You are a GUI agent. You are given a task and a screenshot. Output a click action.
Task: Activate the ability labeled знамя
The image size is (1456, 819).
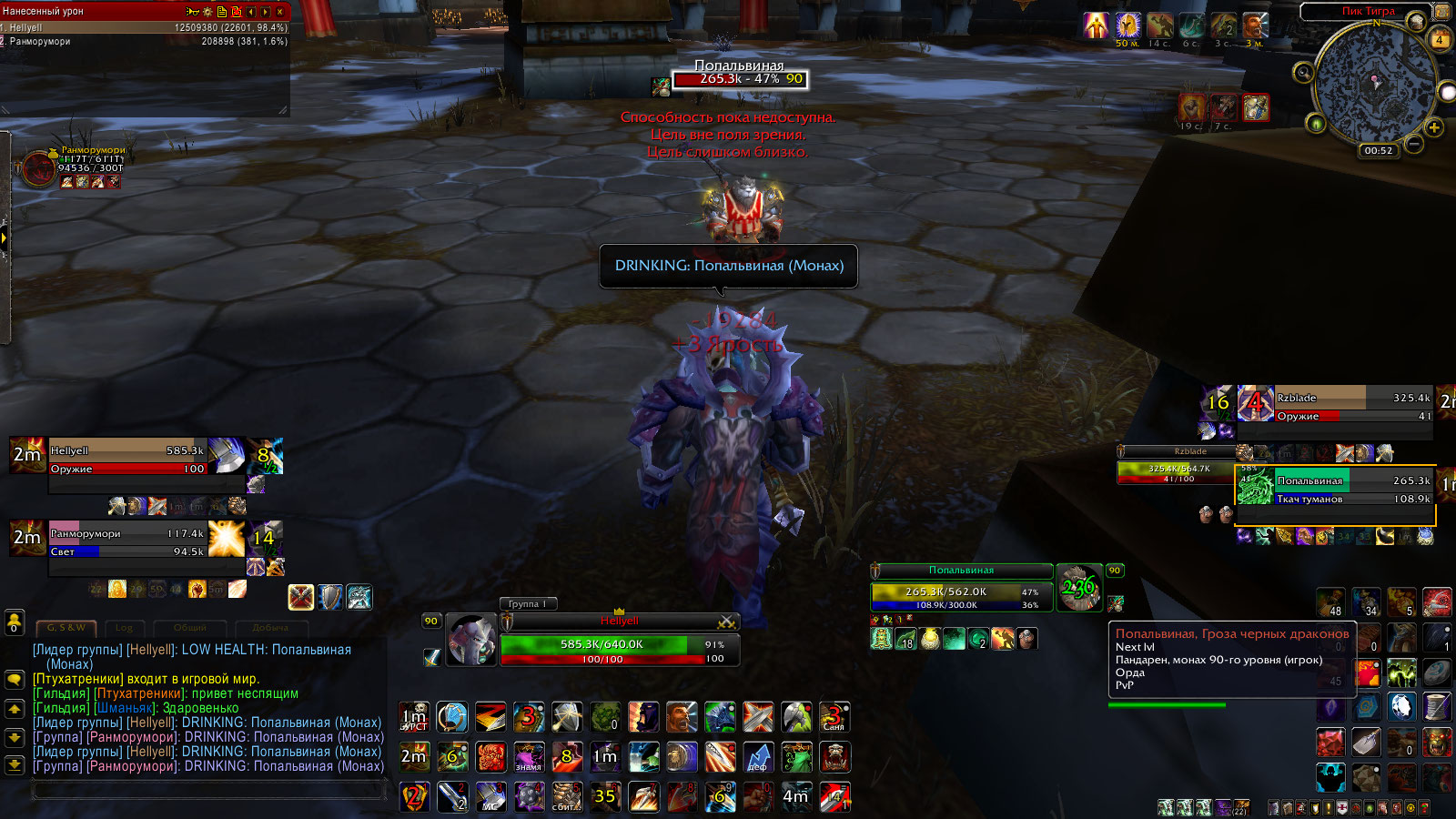click(x=529, y=757)
